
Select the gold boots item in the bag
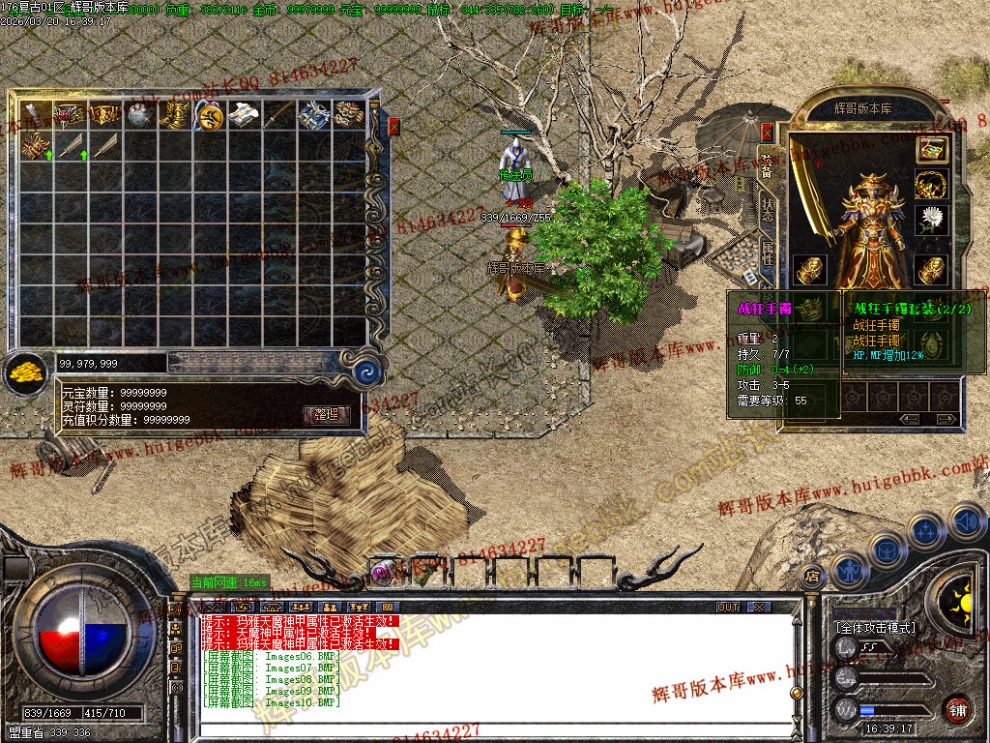point(175,115)
